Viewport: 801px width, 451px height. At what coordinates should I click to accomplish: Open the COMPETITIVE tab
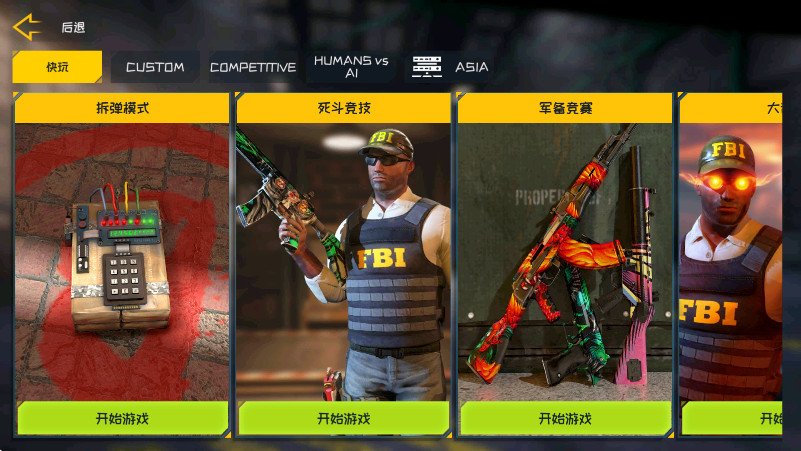pos(253,67)
